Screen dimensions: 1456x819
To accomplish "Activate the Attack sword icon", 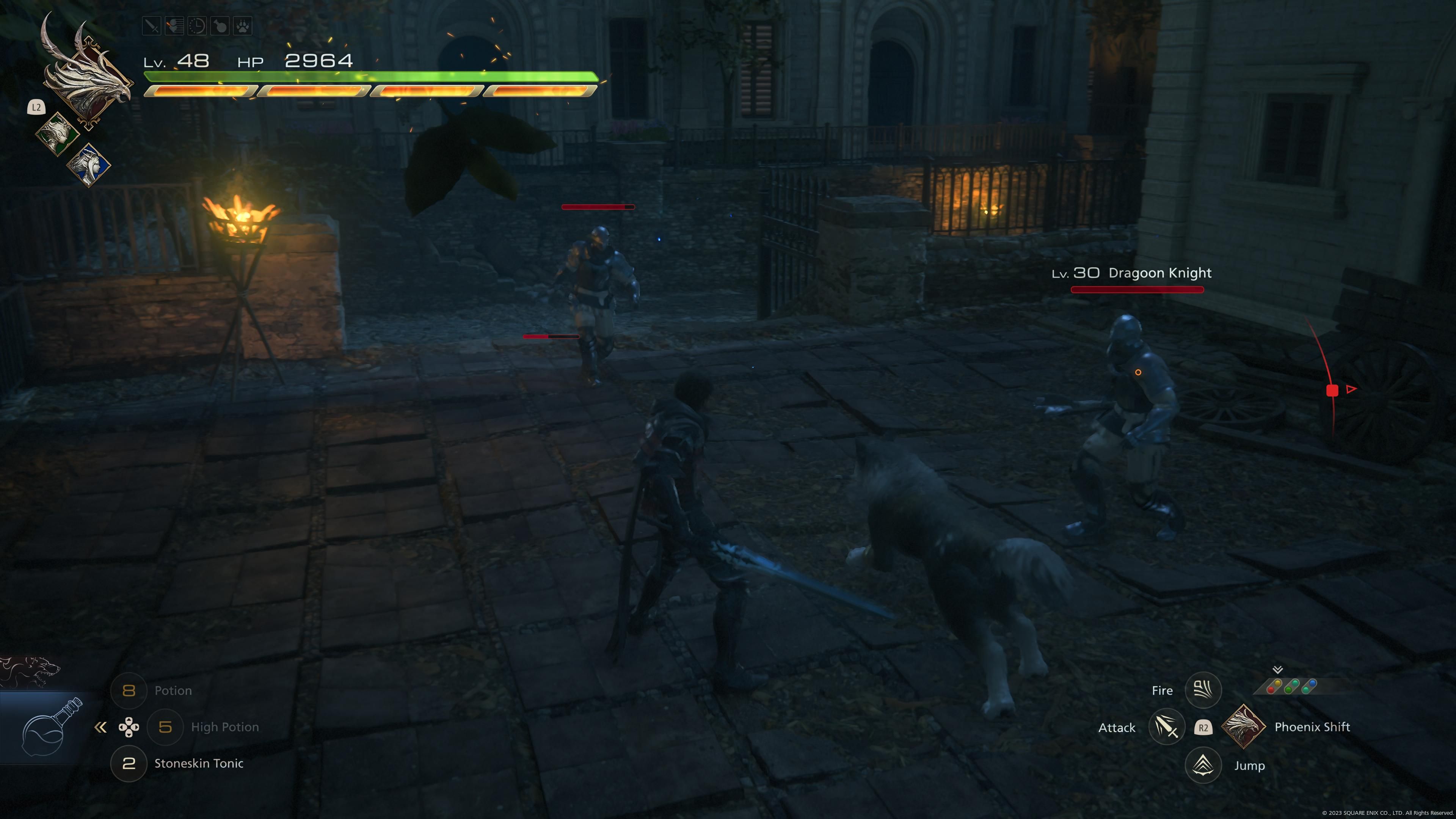I will pyautogui.click(x=1167, y=728).
